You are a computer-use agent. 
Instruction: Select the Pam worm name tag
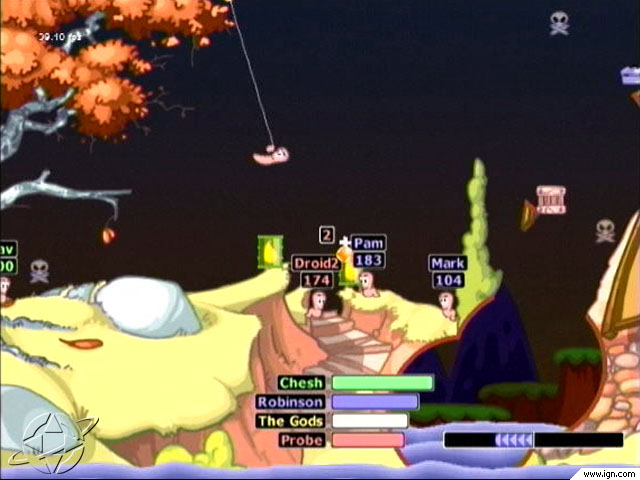tap(369, 243)
